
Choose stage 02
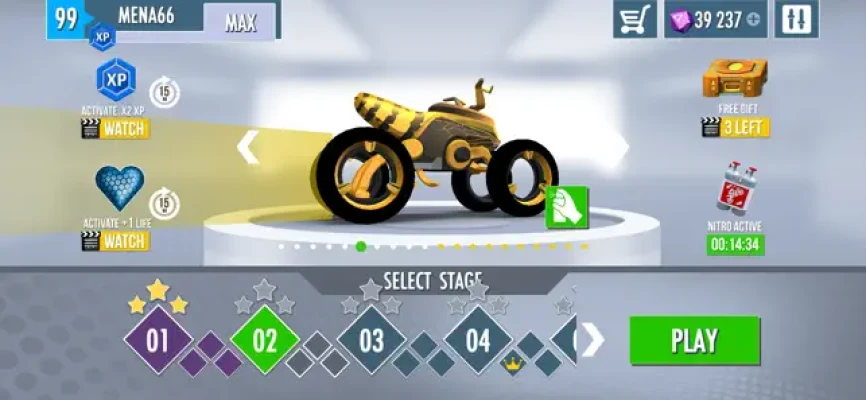(265, 341)
